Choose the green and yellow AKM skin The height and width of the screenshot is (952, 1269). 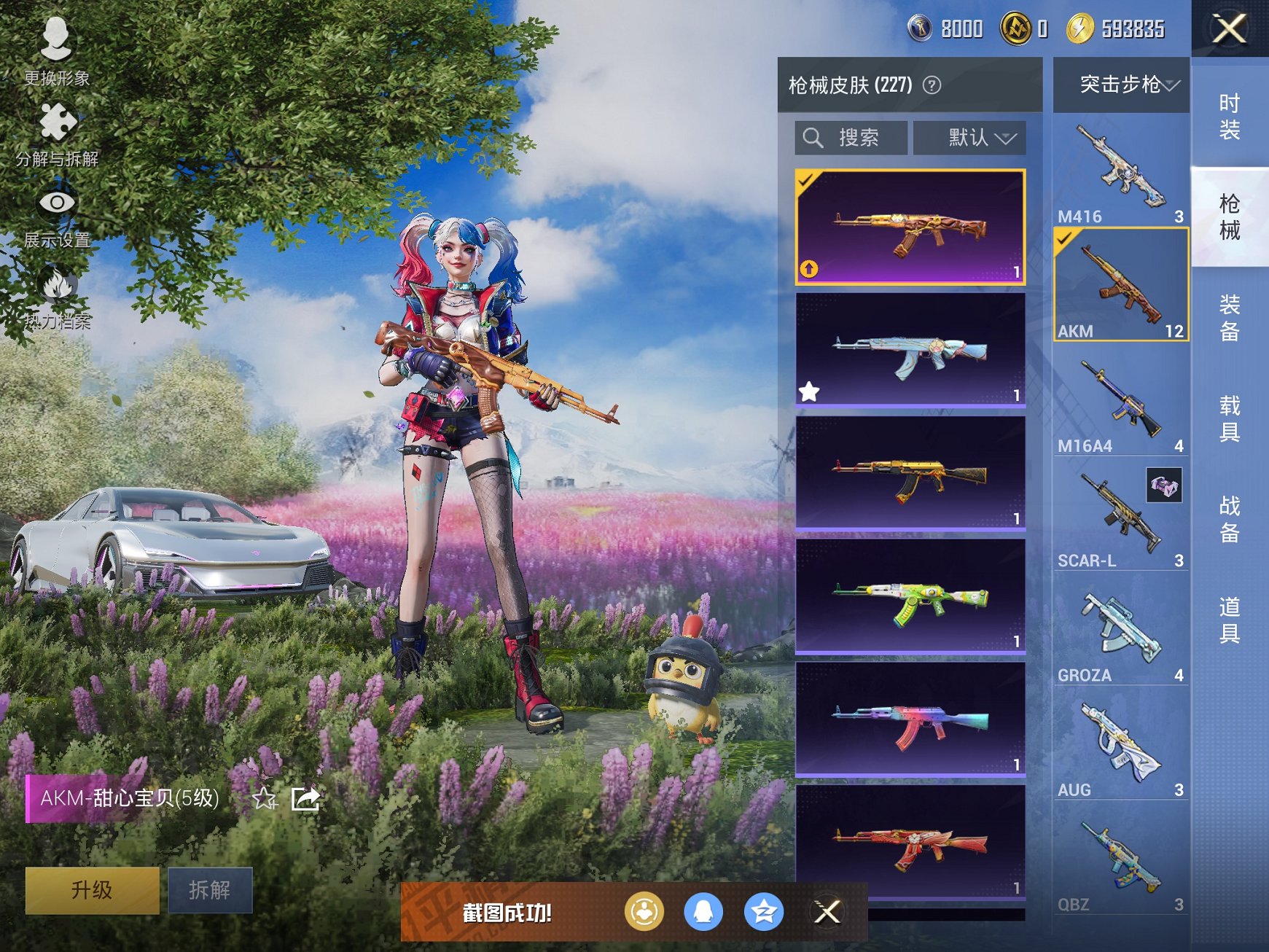tap(910, 596)
